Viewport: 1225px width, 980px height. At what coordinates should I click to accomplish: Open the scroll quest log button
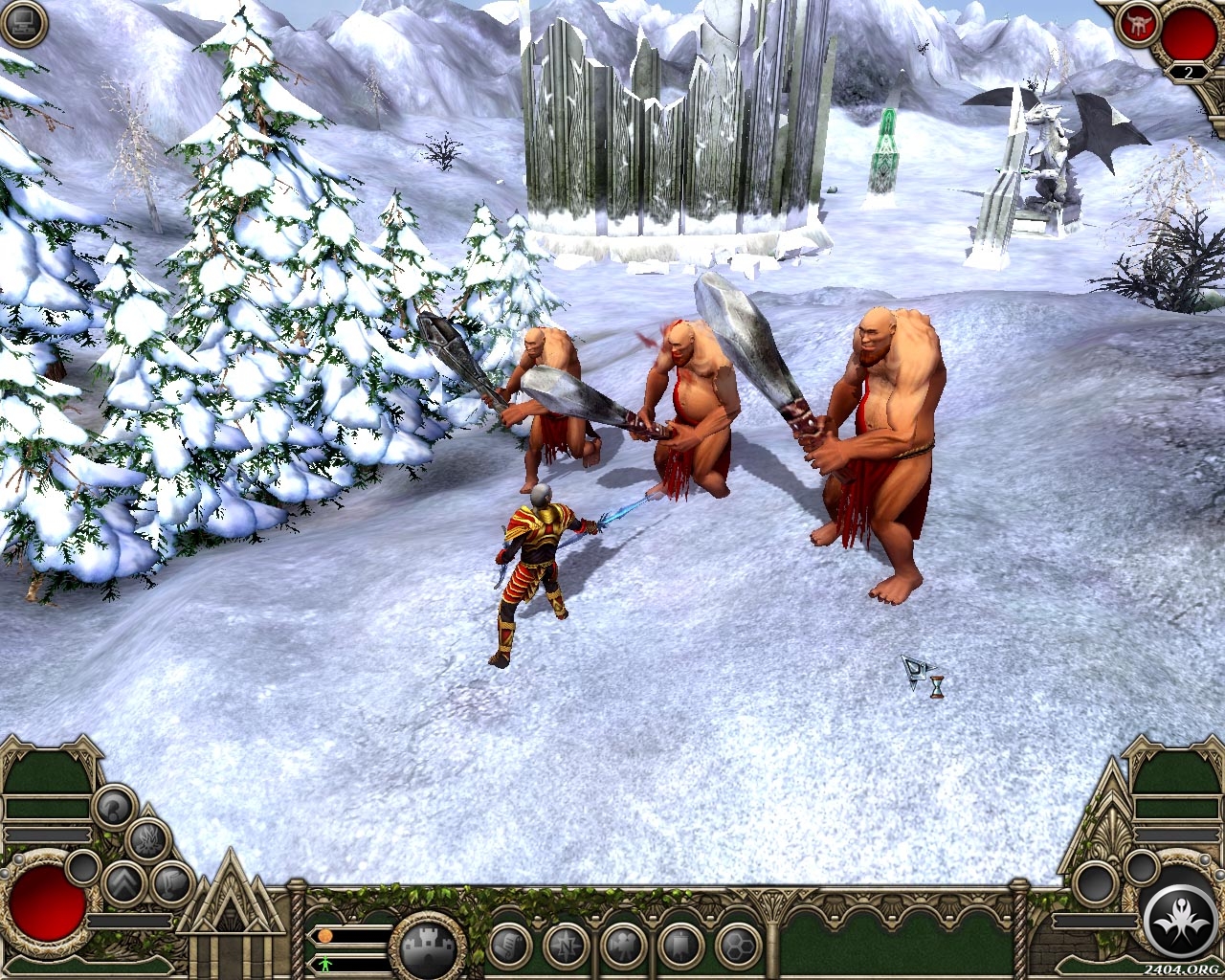[509, 946]
